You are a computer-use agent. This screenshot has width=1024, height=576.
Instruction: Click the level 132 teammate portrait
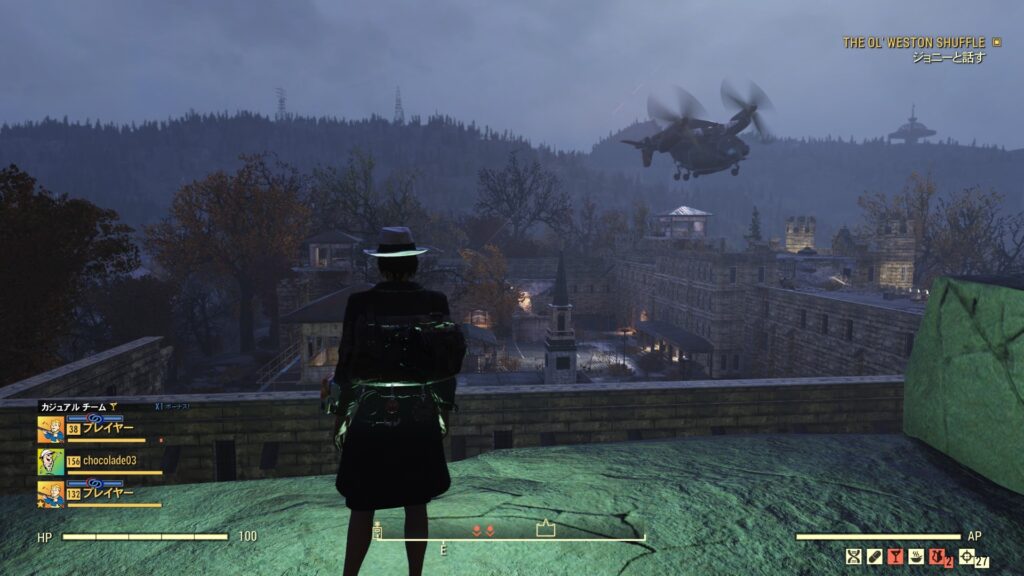click(x=50, y=494)
